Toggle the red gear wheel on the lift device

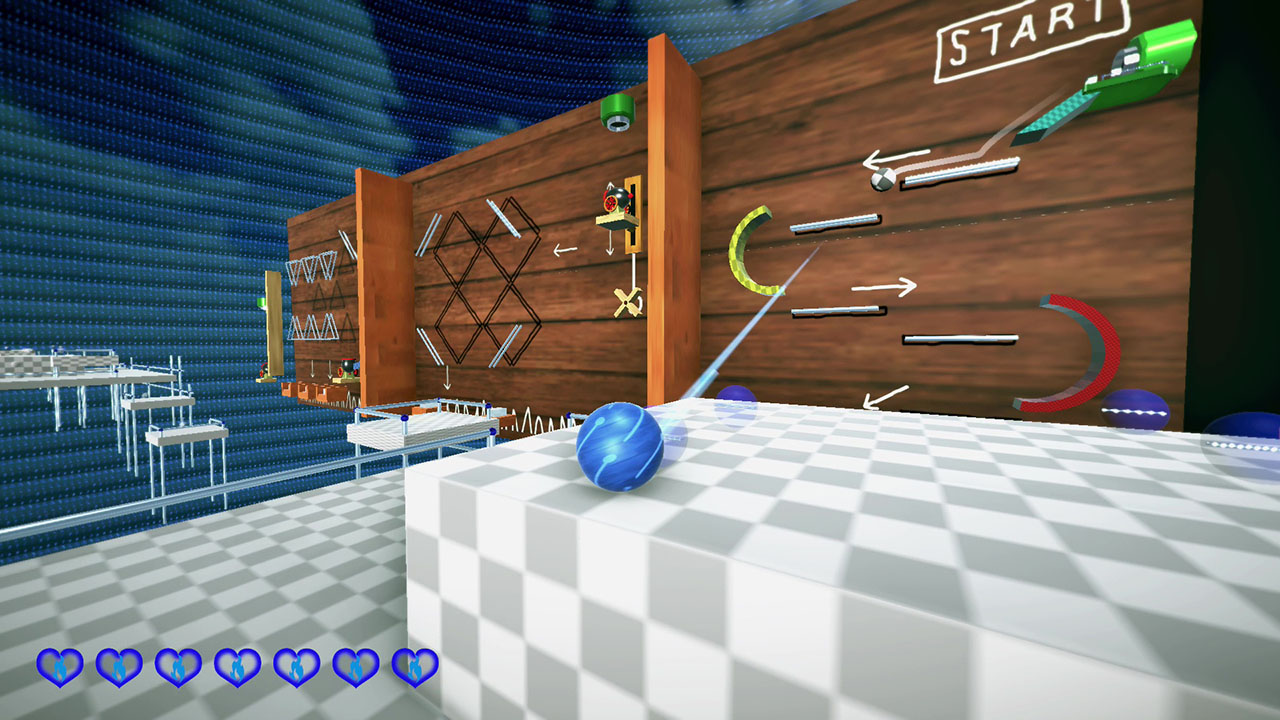pyautogui.click(x=610, y=201)
